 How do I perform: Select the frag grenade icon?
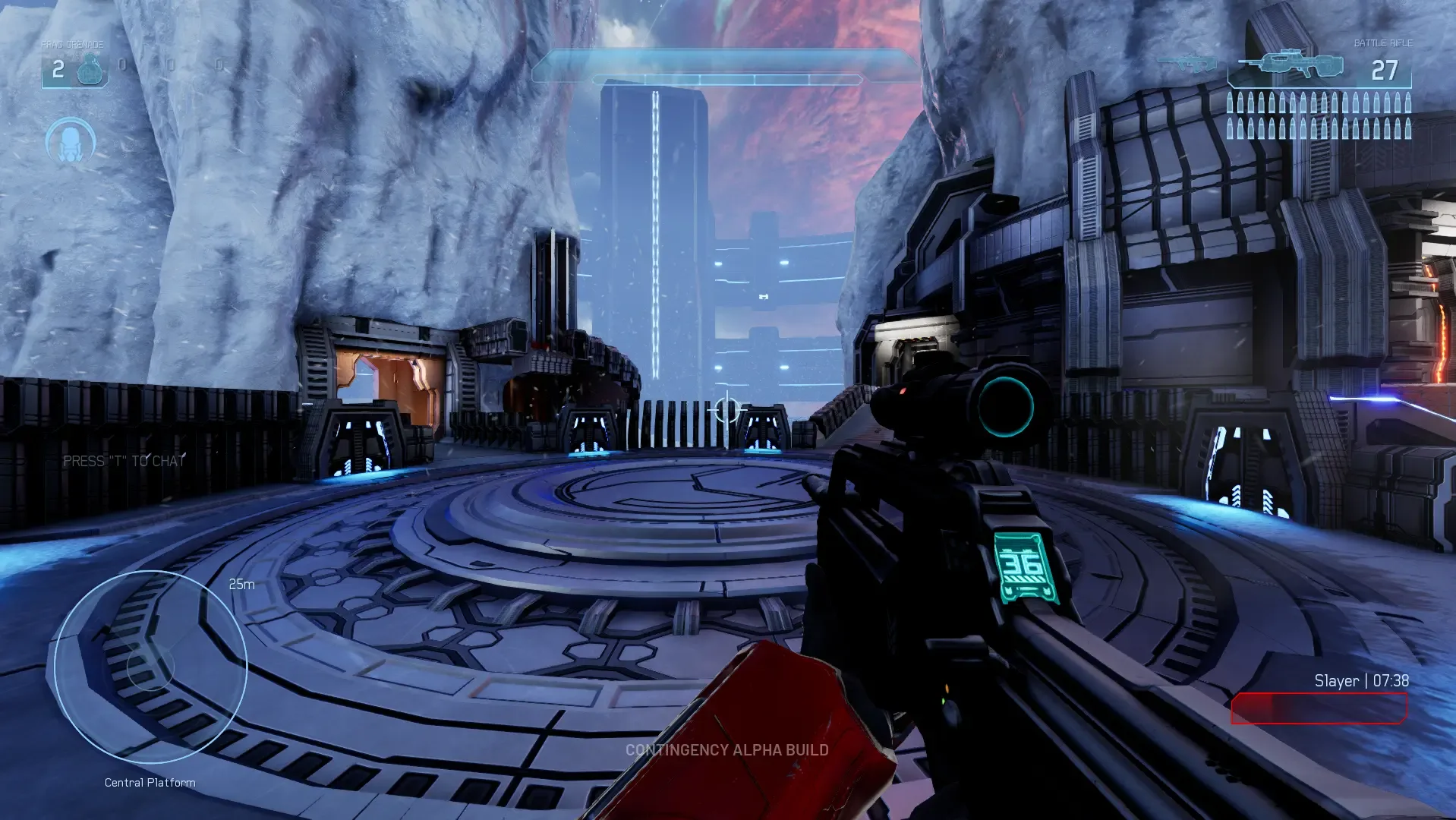[x=91, y=69]
